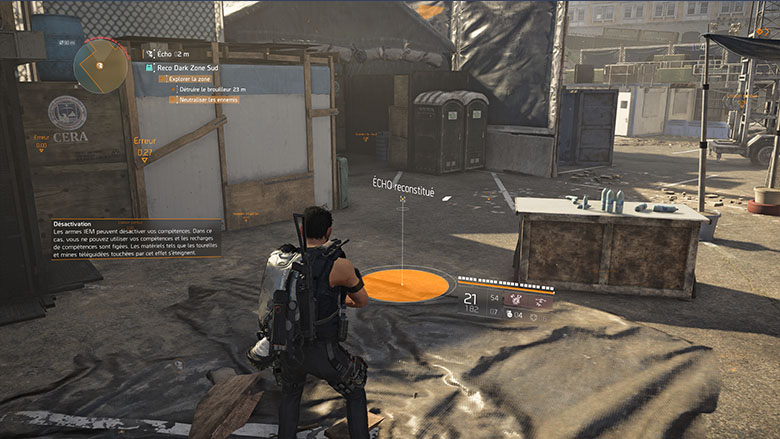
Task: Activate the second disabled skill icon
Action: [x=540, y=298]
